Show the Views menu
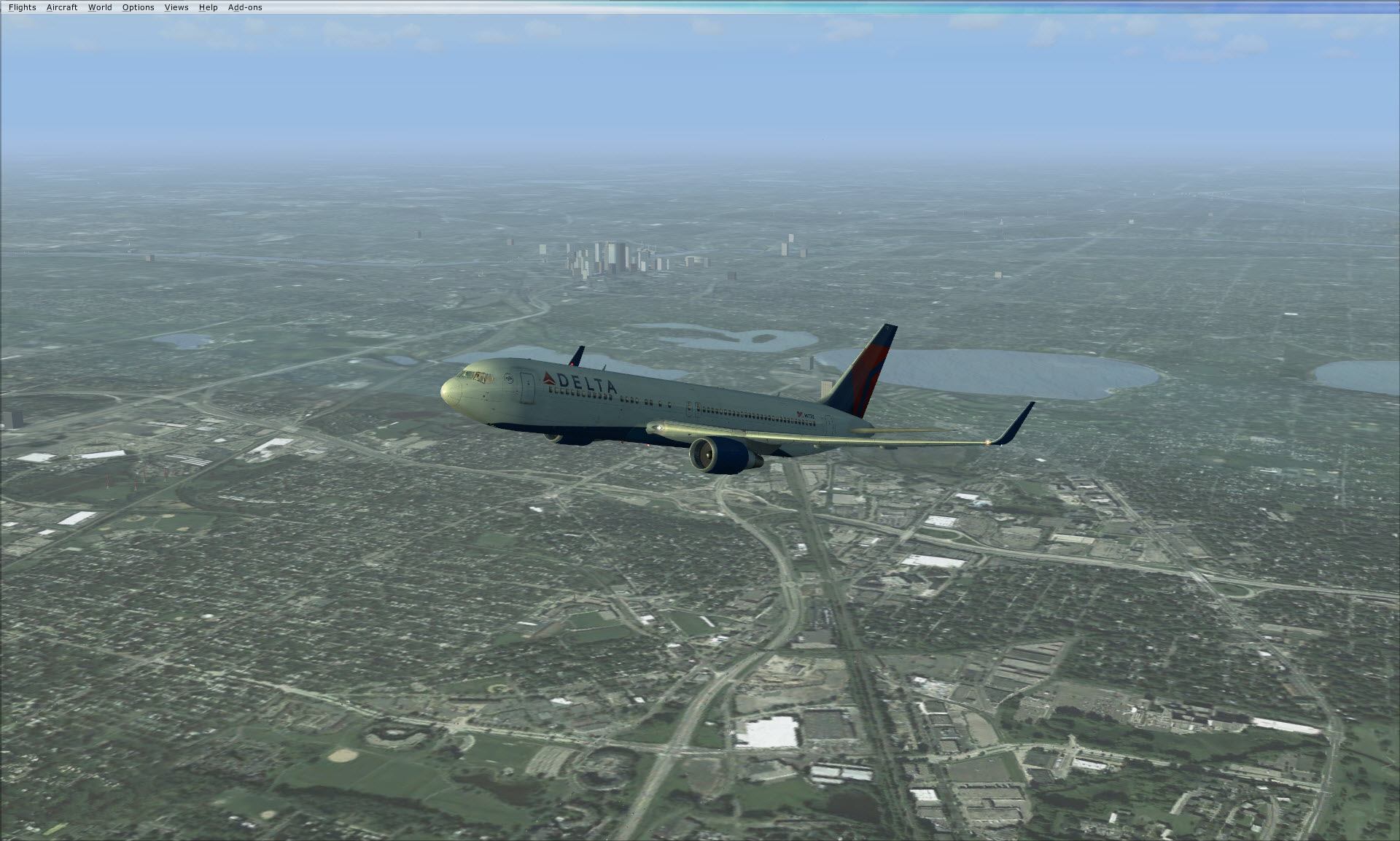This screenshot has width=1400, height=841. pos(176,7)
